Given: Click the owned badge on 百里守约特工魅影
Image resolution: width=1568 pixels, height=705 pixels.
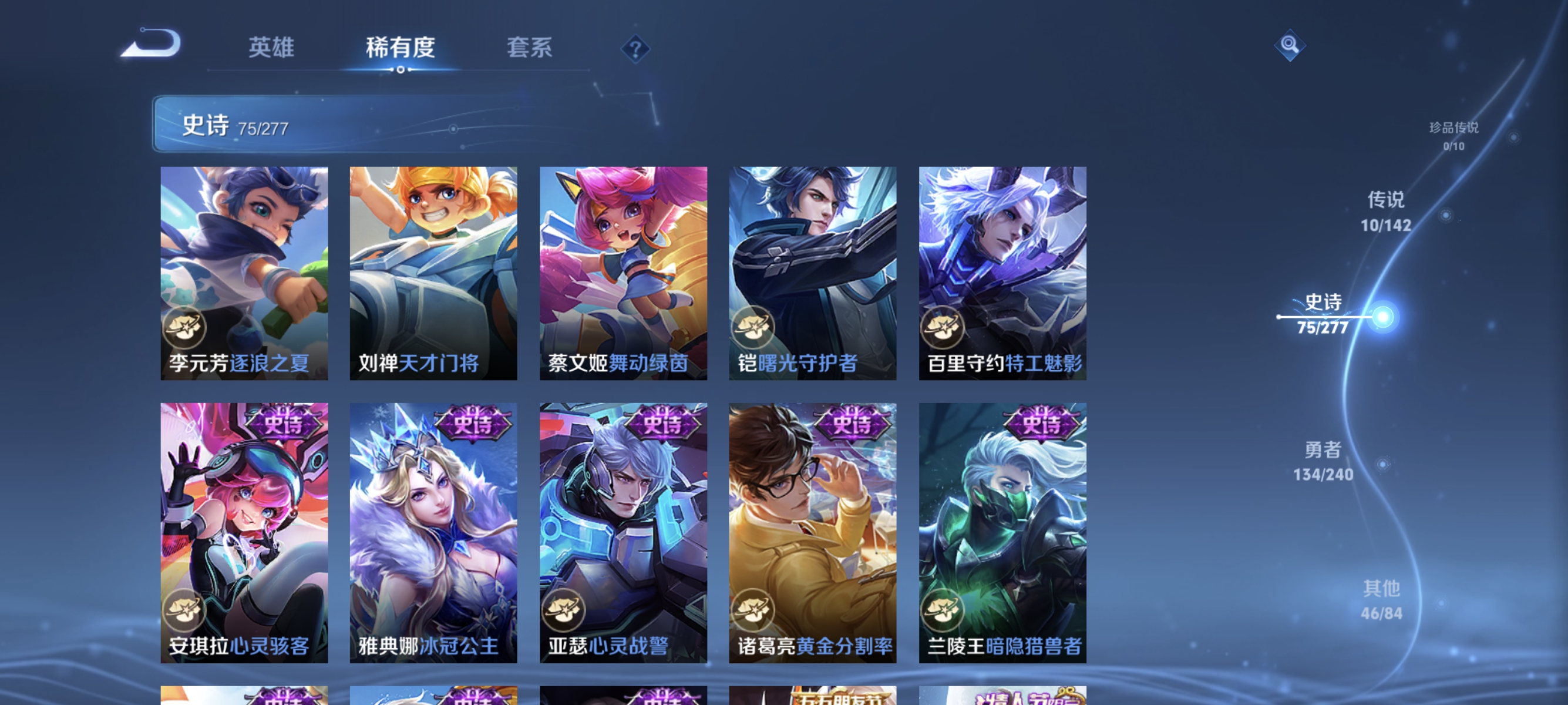Looking at the screenshot, I should click(x=943, y=328).
